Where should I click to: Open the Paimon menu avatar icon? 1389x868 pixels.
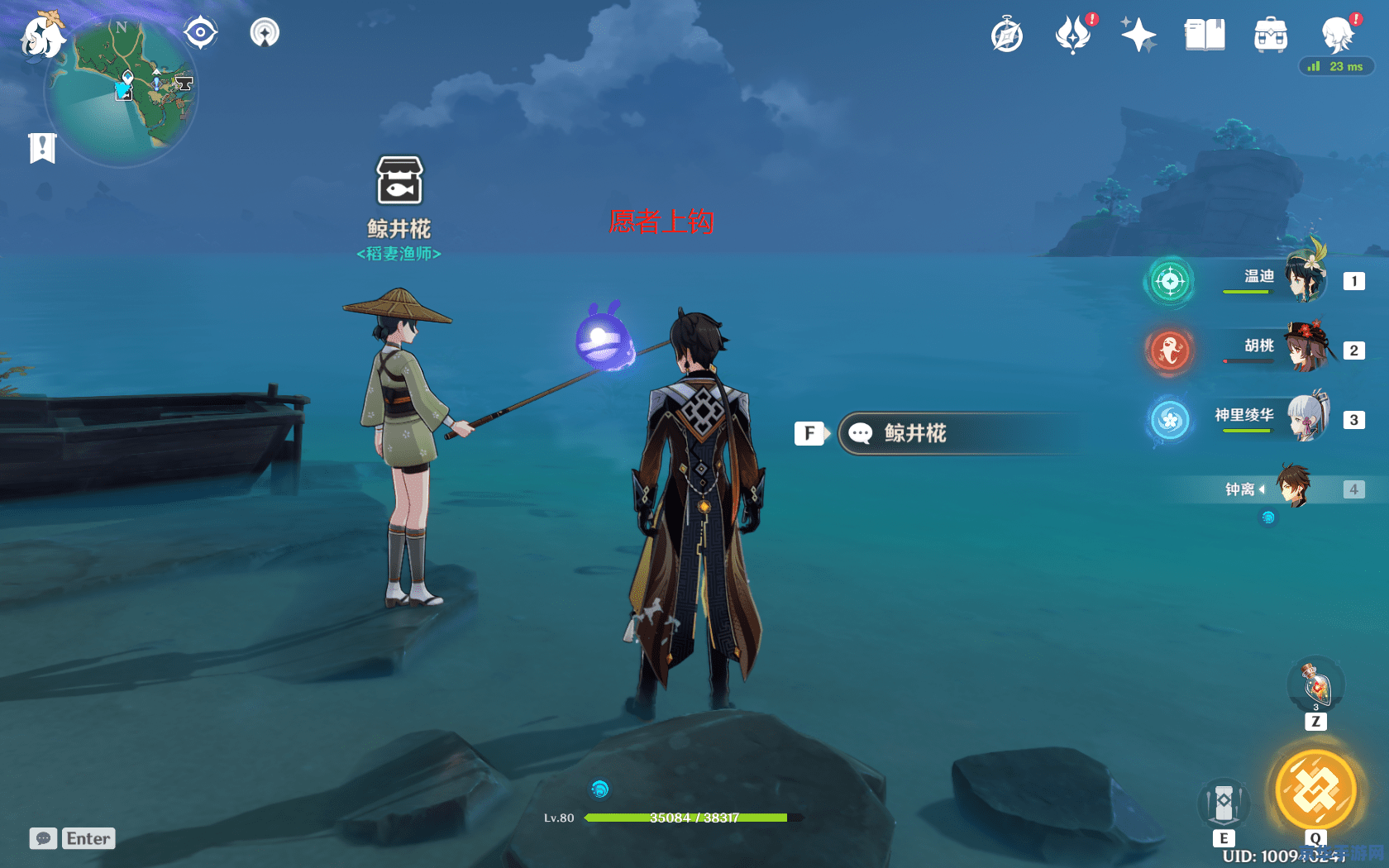coord(1337,35)
